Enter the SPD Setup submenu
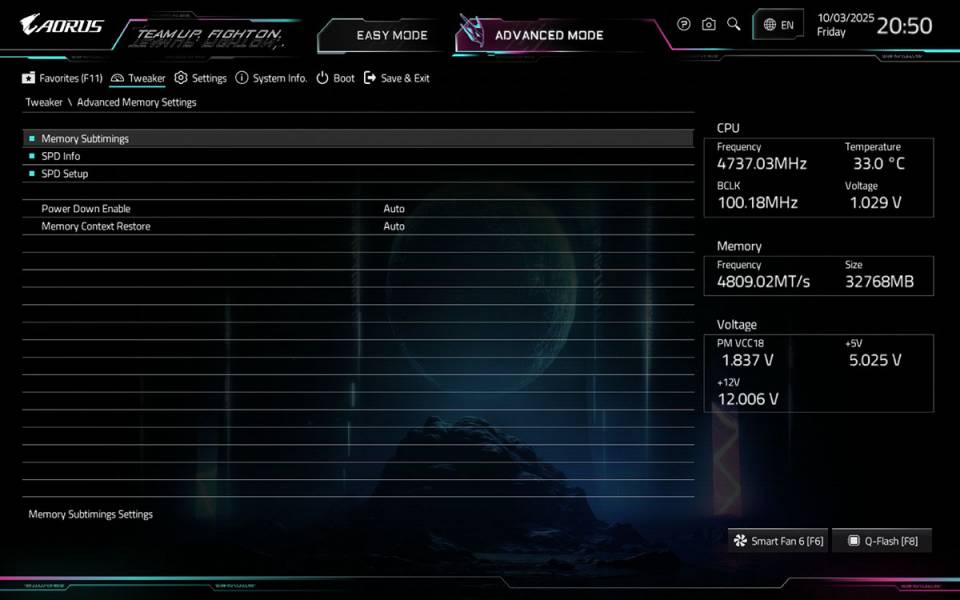This screenshot has width=960, height=600. (x=65, y=174)
